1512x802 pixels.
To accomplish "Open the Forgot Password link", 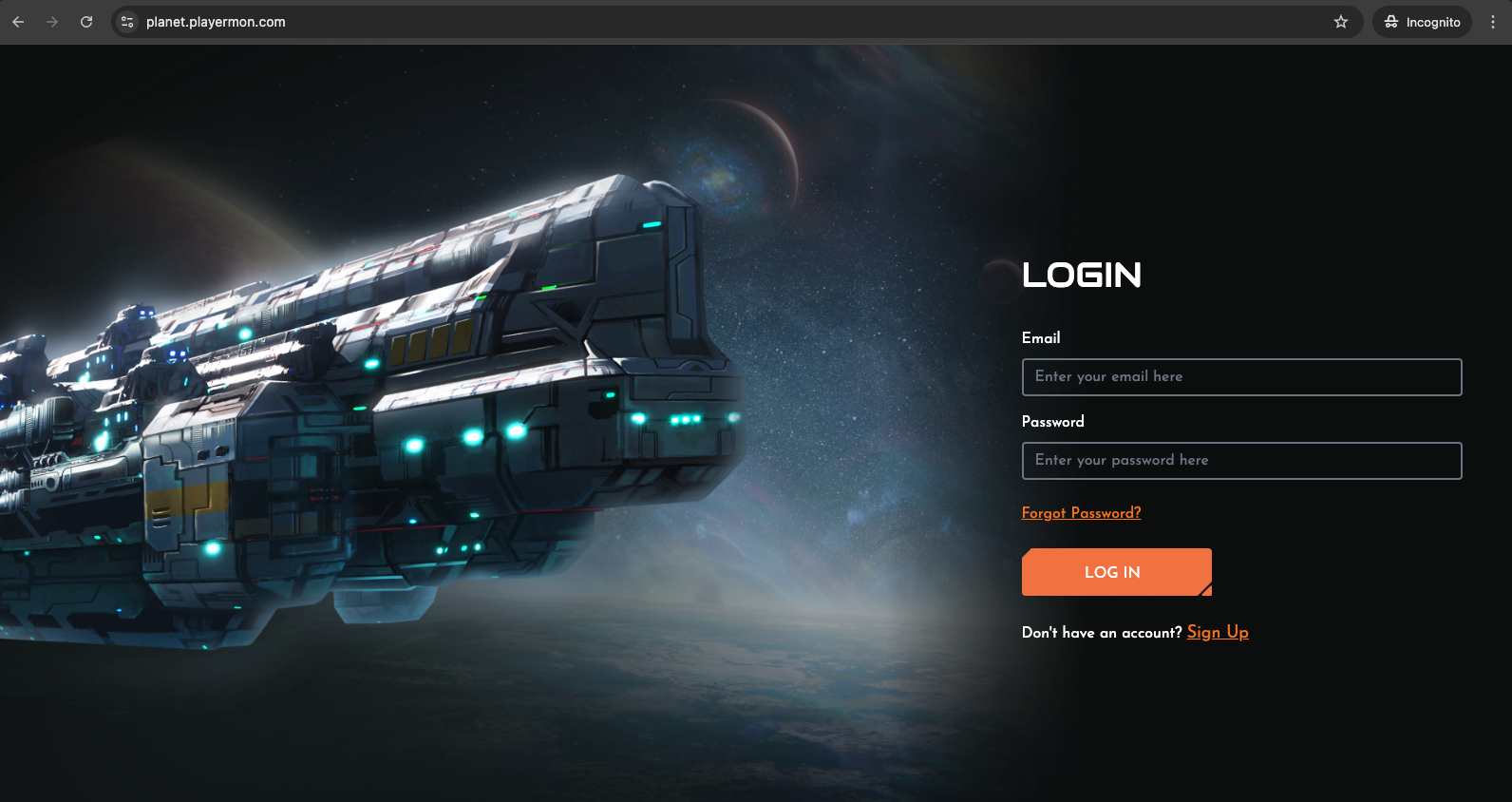I will (1081, 513).
